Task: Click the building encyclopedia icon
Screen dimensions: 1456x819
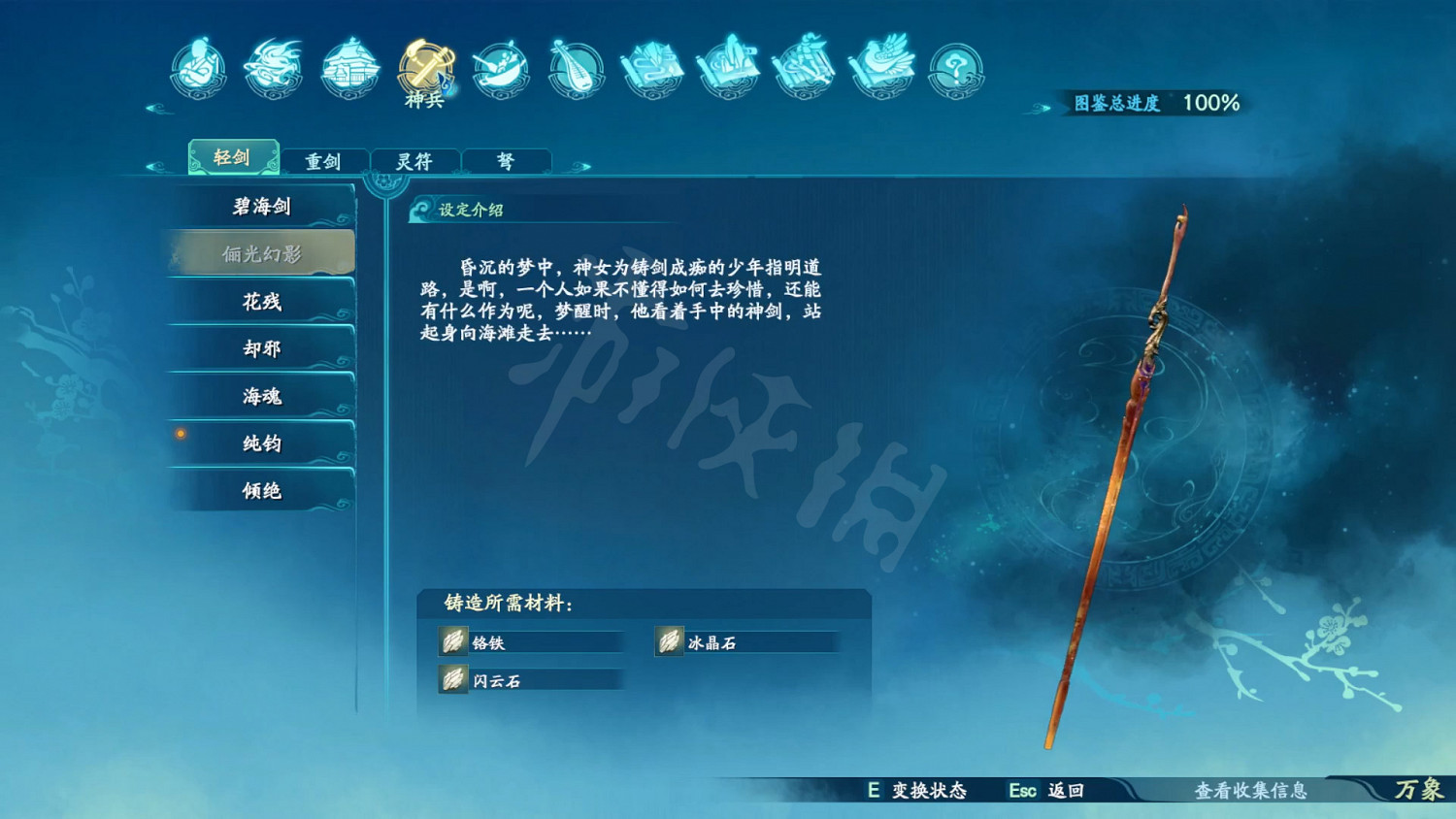Action: (347, 68)
